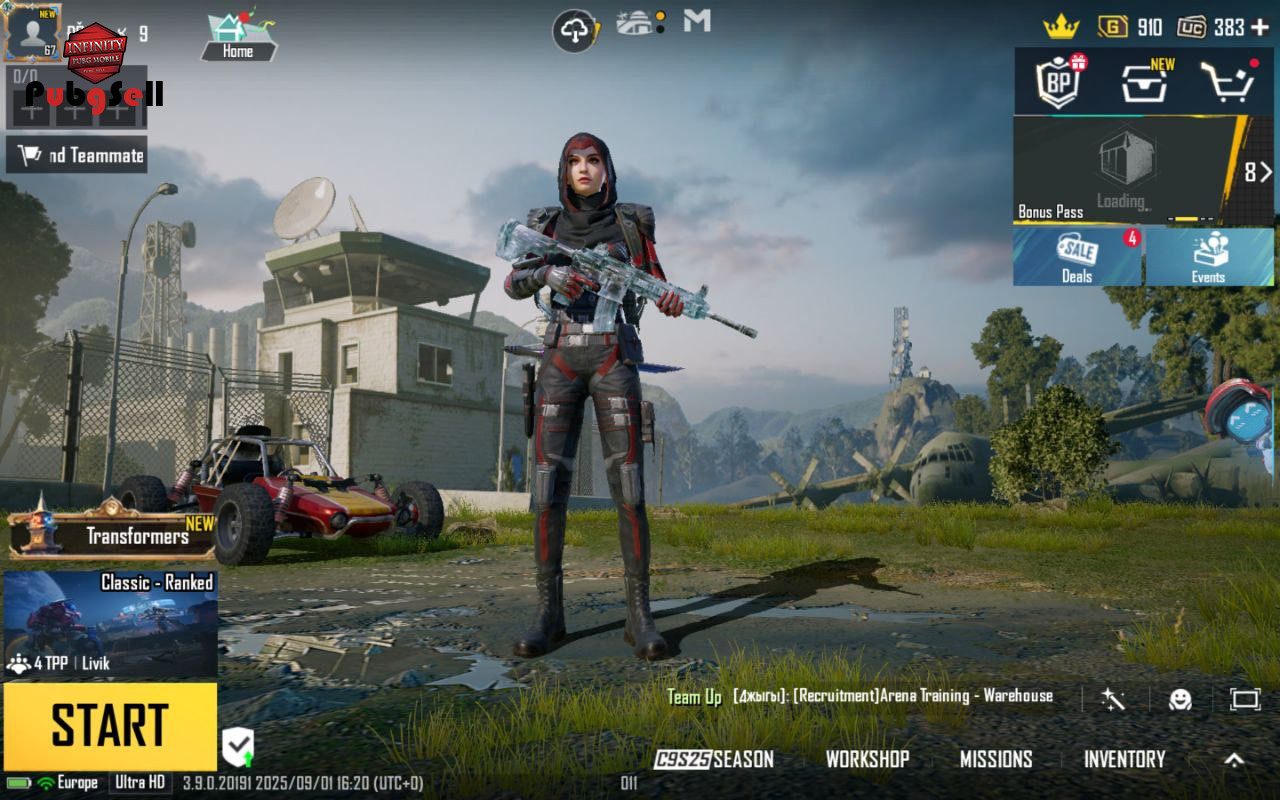This screenshot has height=800, width=1280.
Task: Open the supply crate icon marked NEW
Action: [1144, 82]
